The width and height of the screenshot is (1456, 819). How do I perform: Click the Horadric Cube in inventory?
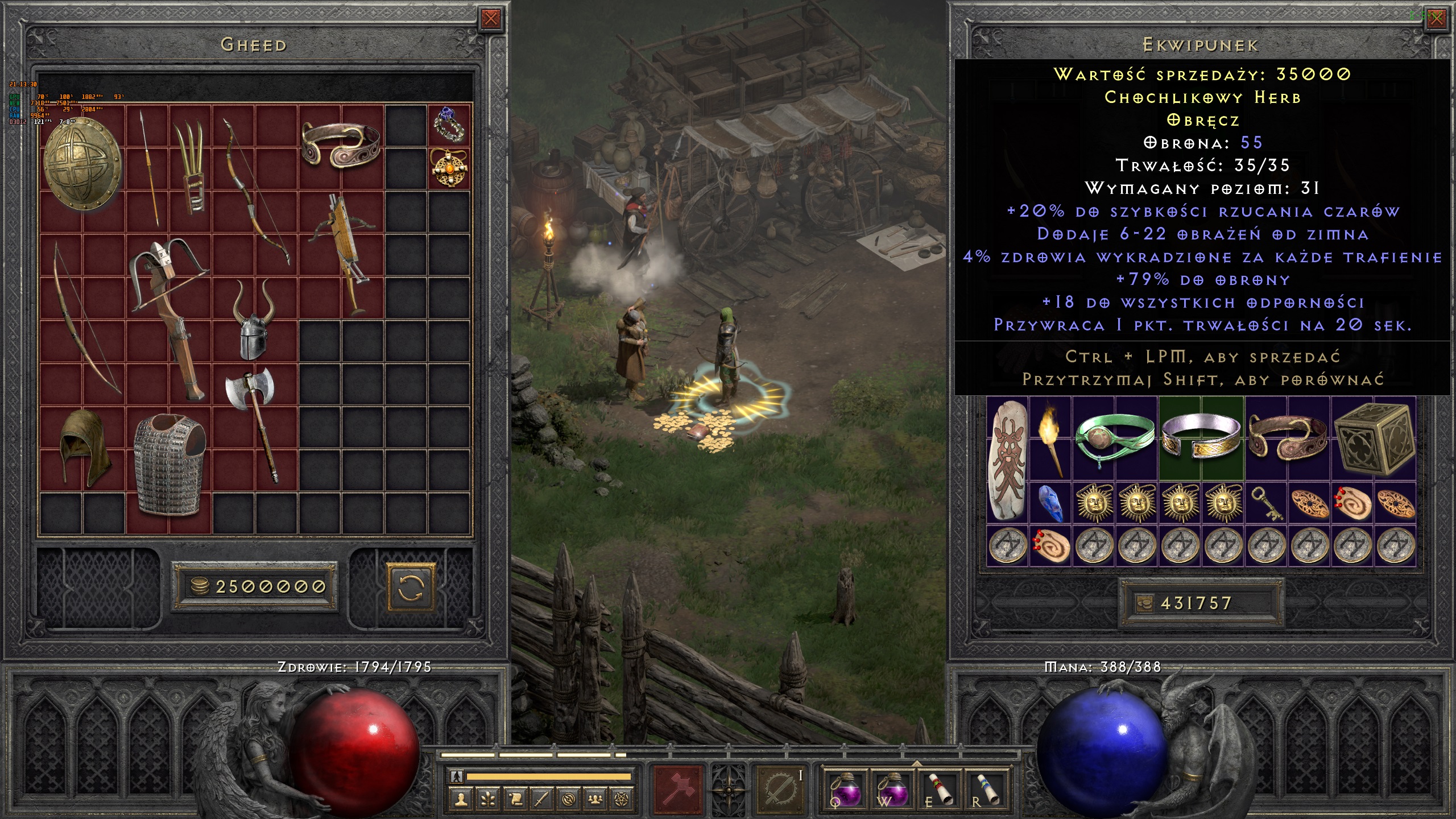[x=1374, y=438]
